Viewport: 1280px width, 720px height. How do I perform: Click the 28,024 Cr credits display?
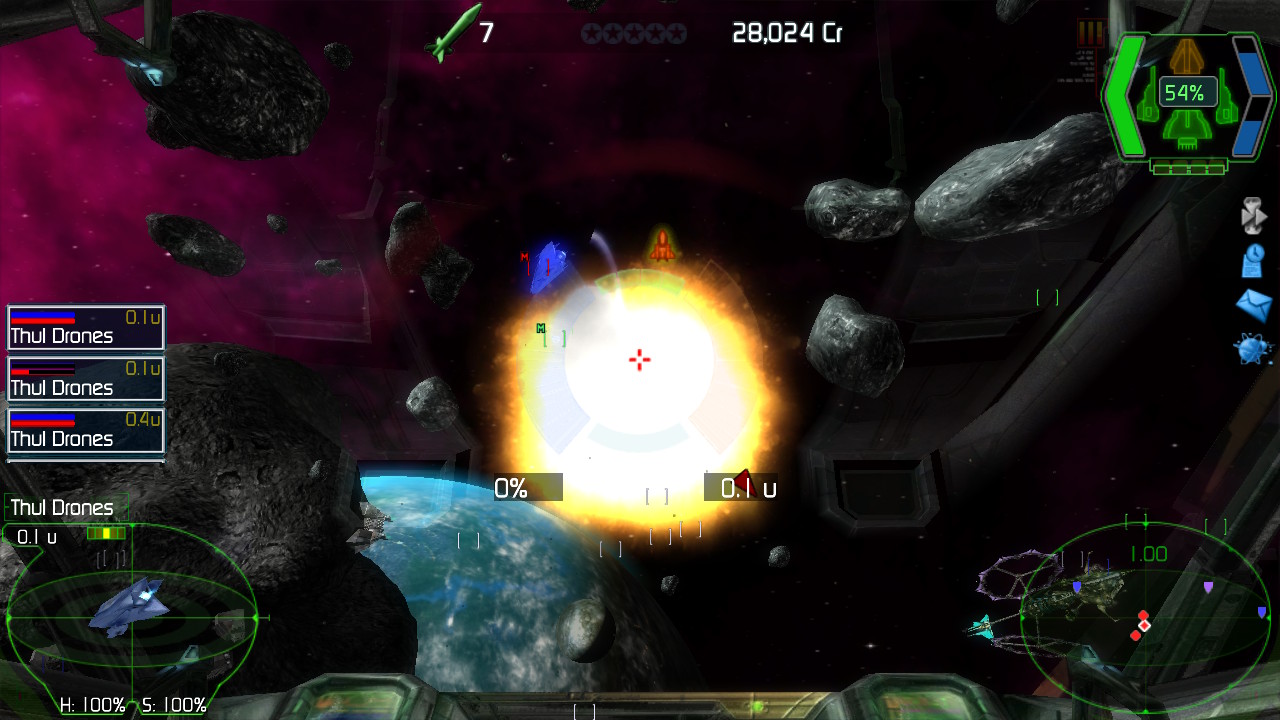[x=789, y=32]
